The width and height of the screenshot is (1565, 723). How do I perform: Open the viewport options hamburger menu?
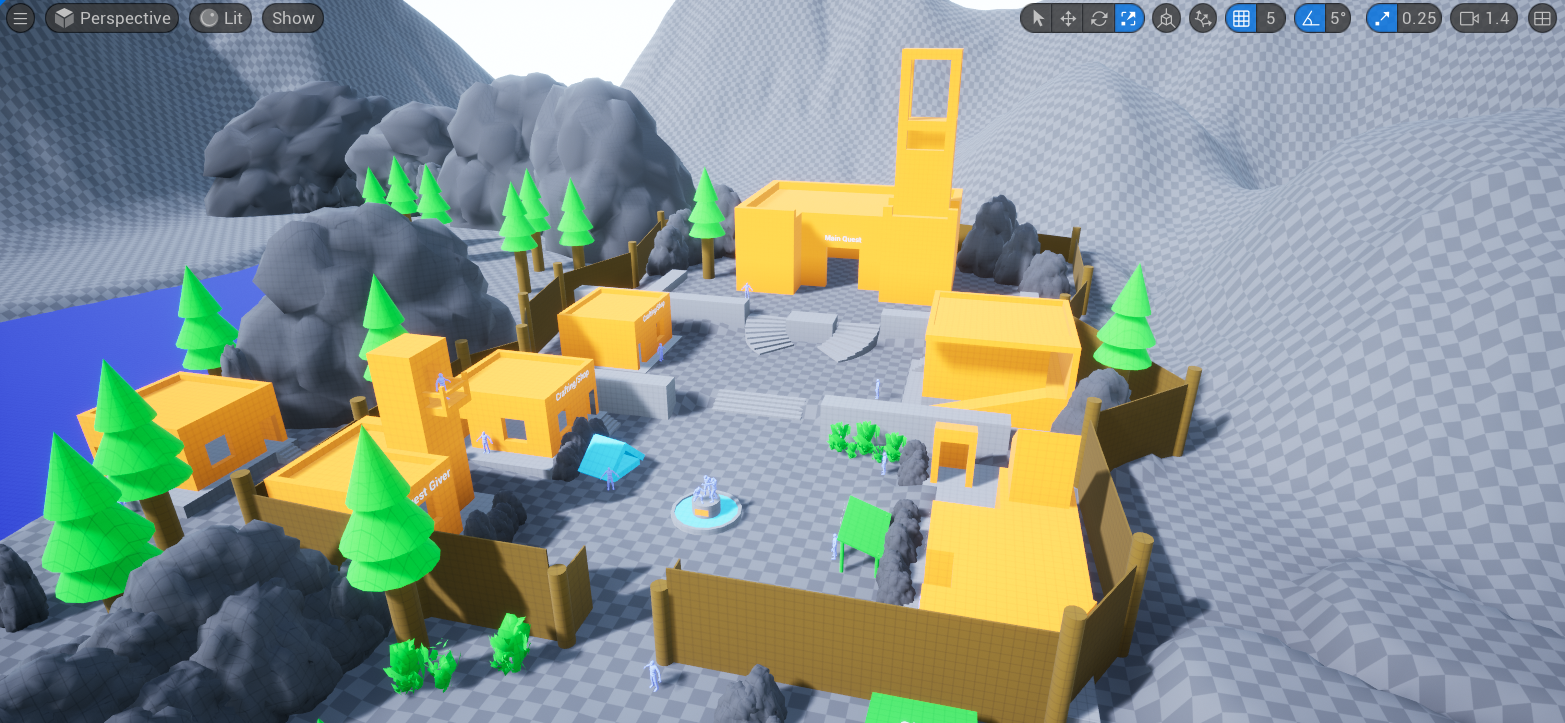coord(20,18)
